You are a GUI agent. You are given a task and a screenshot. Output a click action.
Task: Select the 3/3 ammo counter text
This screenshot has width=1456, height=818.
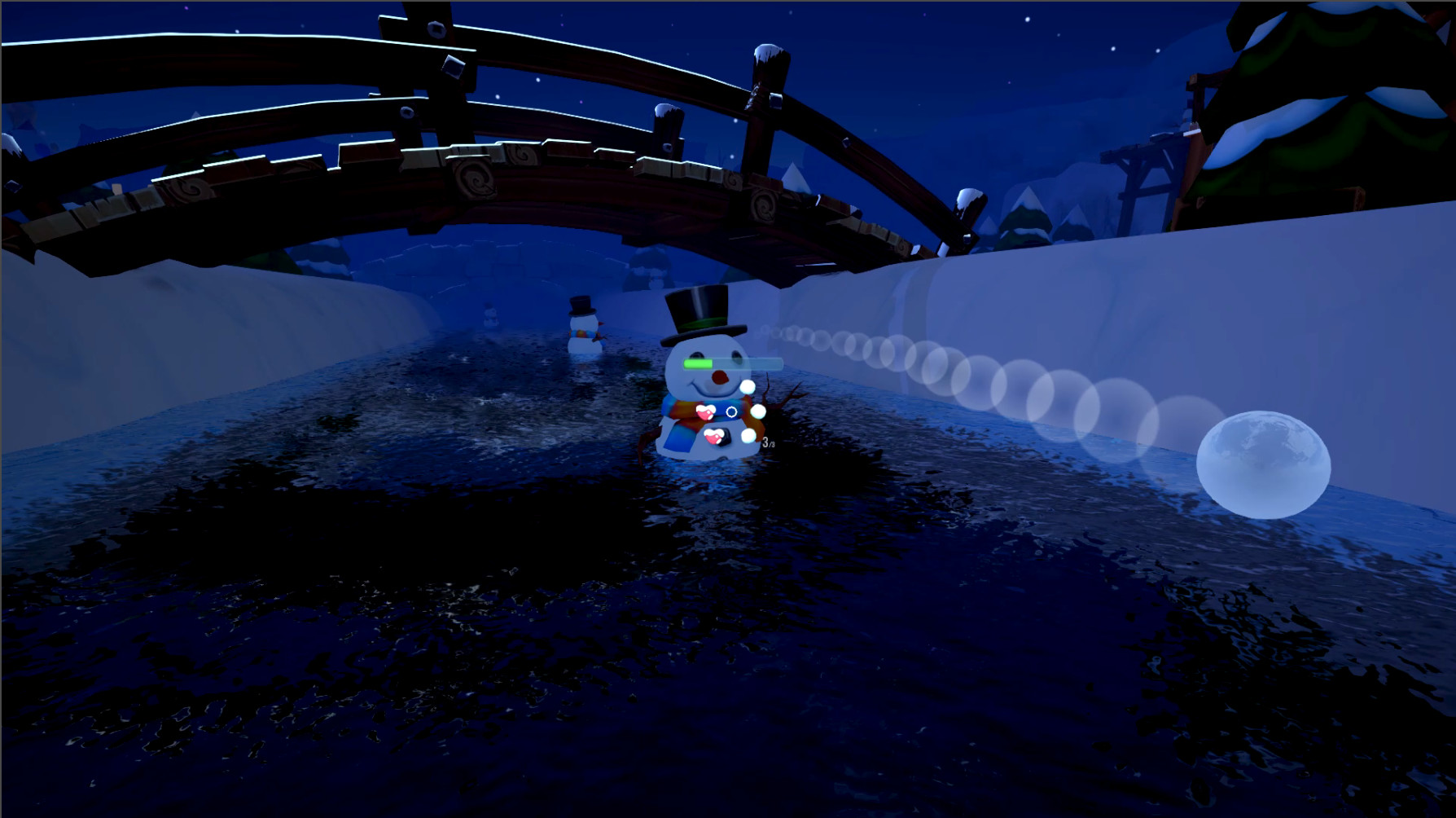click(768, 442)
